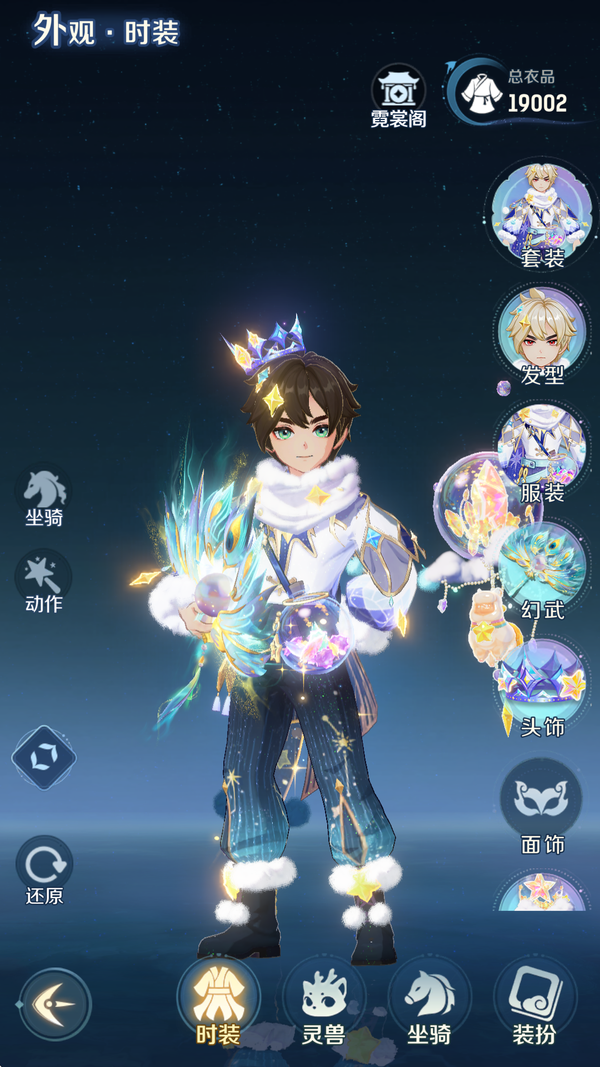Screen dimensions: 600x1067
Task: Select the 幻武 weapon skin category
Action: (x=542, y=569)
